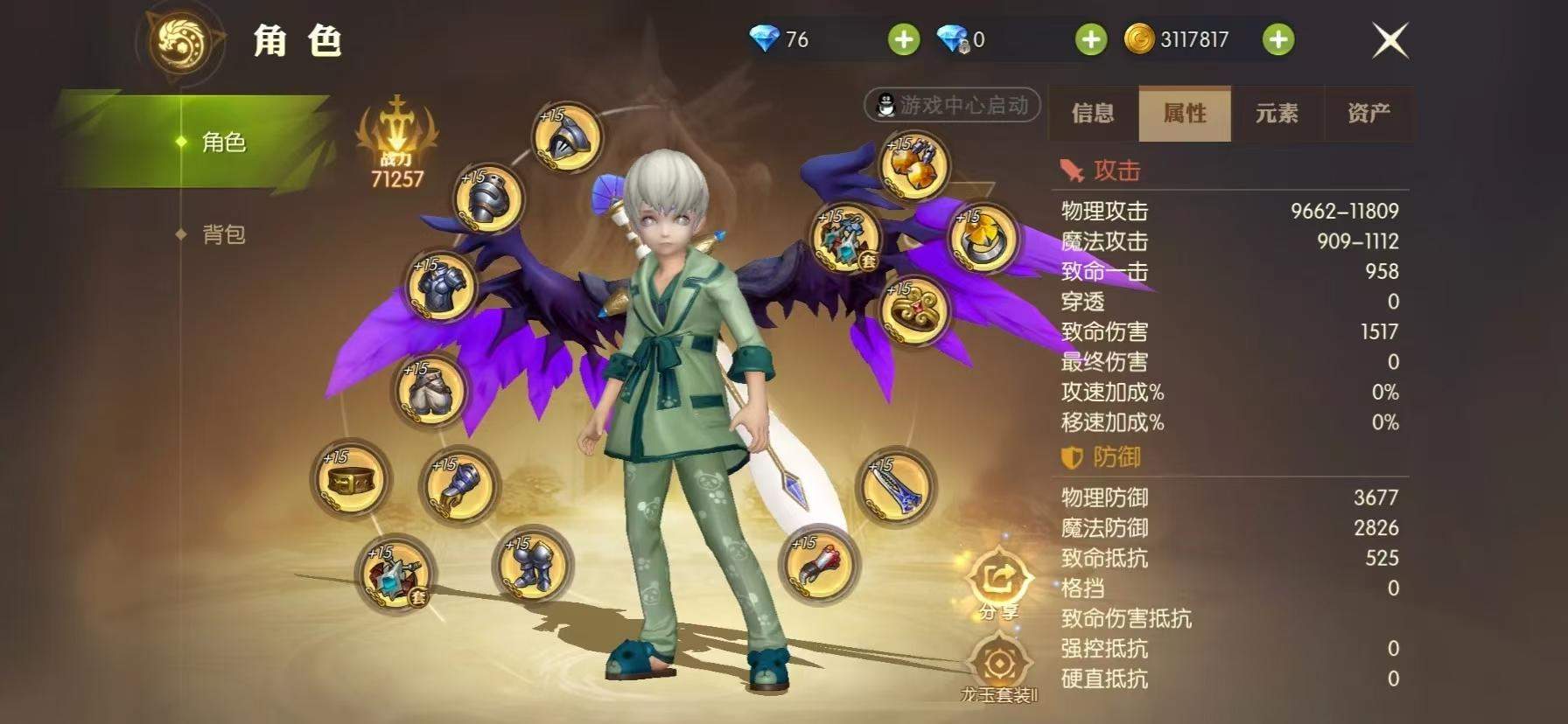
Task: Switch to the 信息 tab
Action: 1093,113
